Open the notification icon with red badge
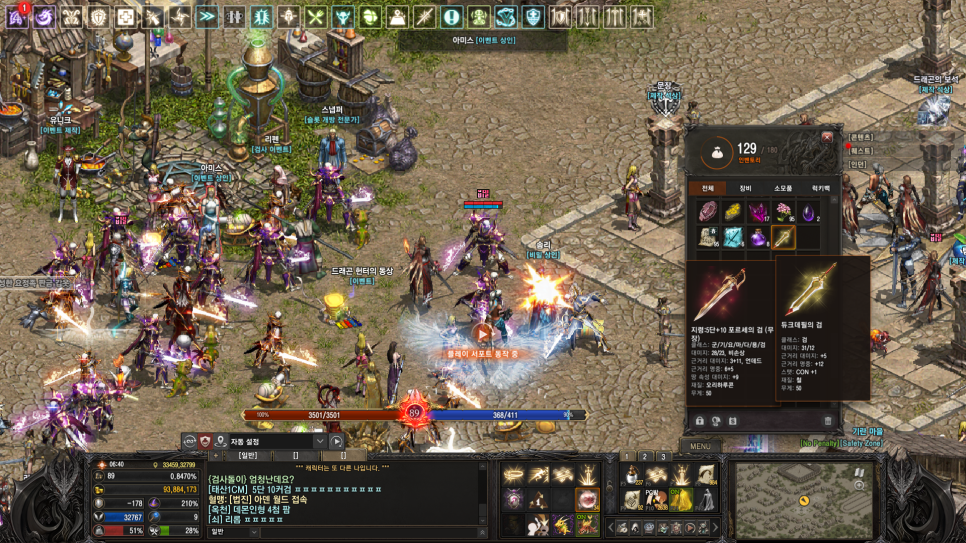This screenshot has height=543, width=966. [17, 15]
